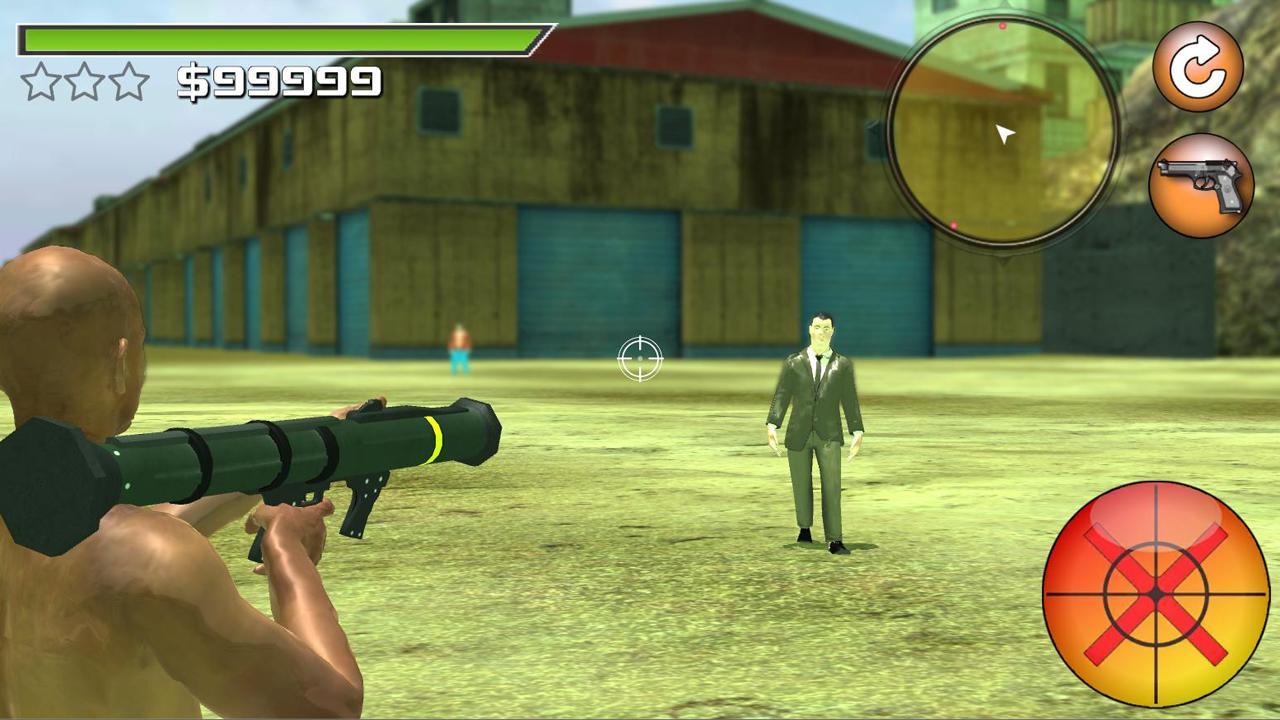Screen dimensions: 1280x720
Task: Fire using the red crosshair button
Action: point(1157,594)
